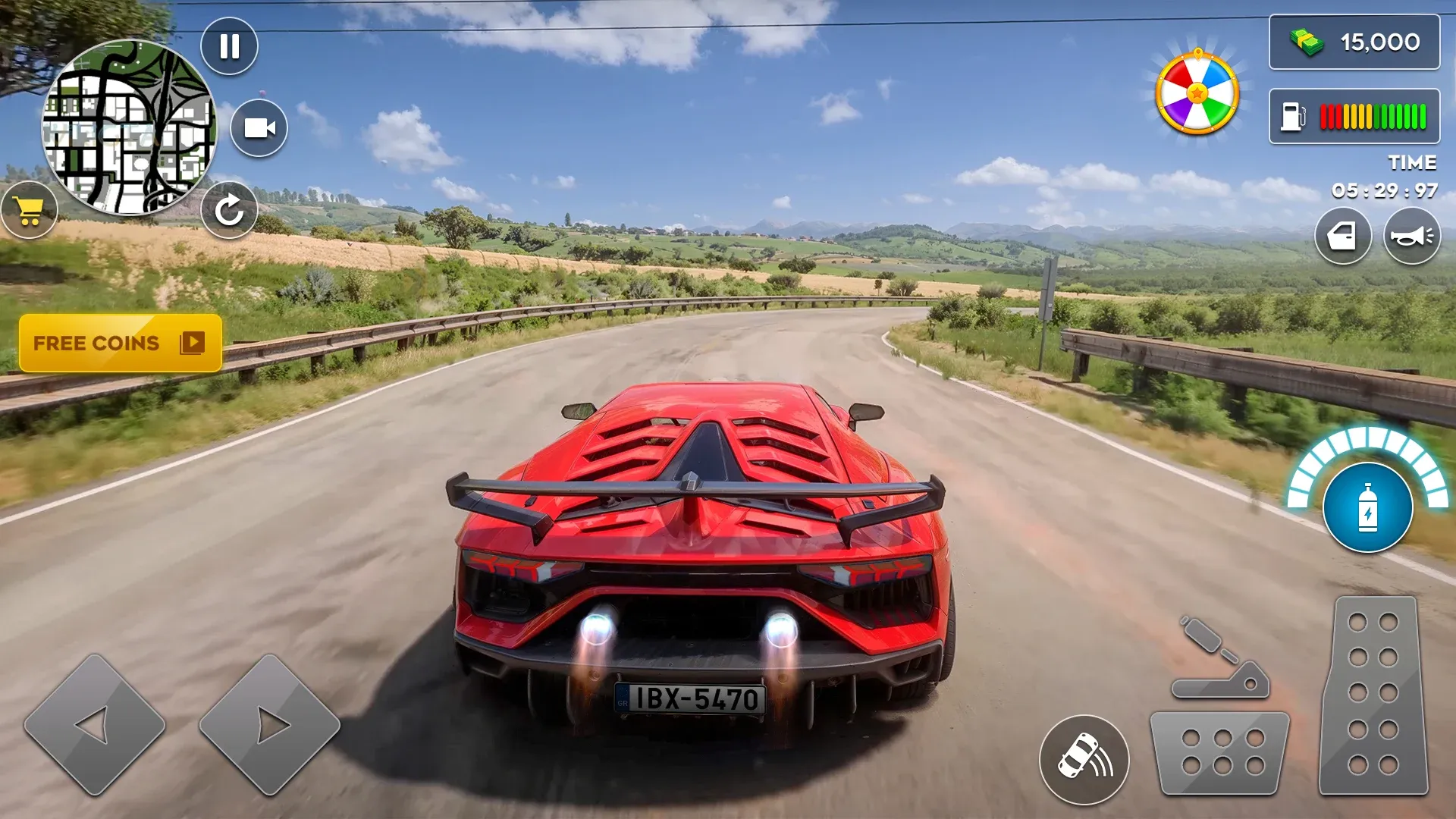Honk the horn
This screenshot has height=819, width=1456.
pyautogui.click(x=1411, y=237)
